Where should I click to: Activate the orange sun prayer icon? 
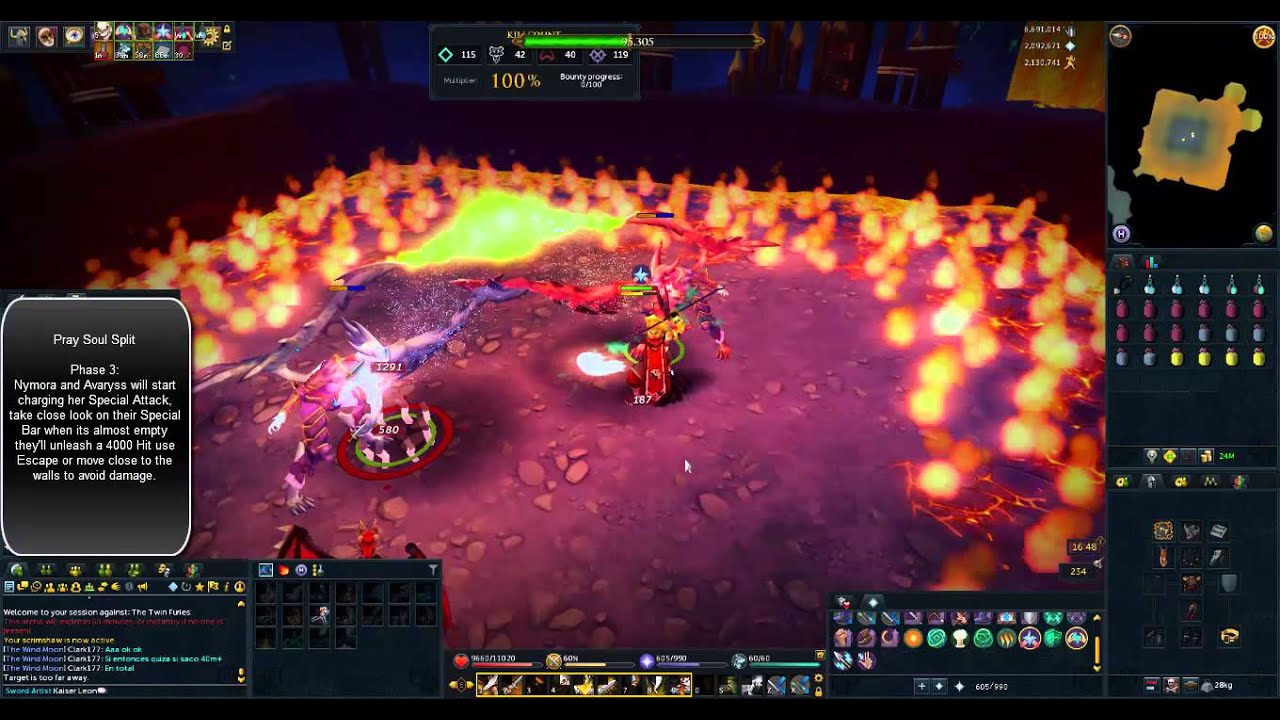(913, 638)
